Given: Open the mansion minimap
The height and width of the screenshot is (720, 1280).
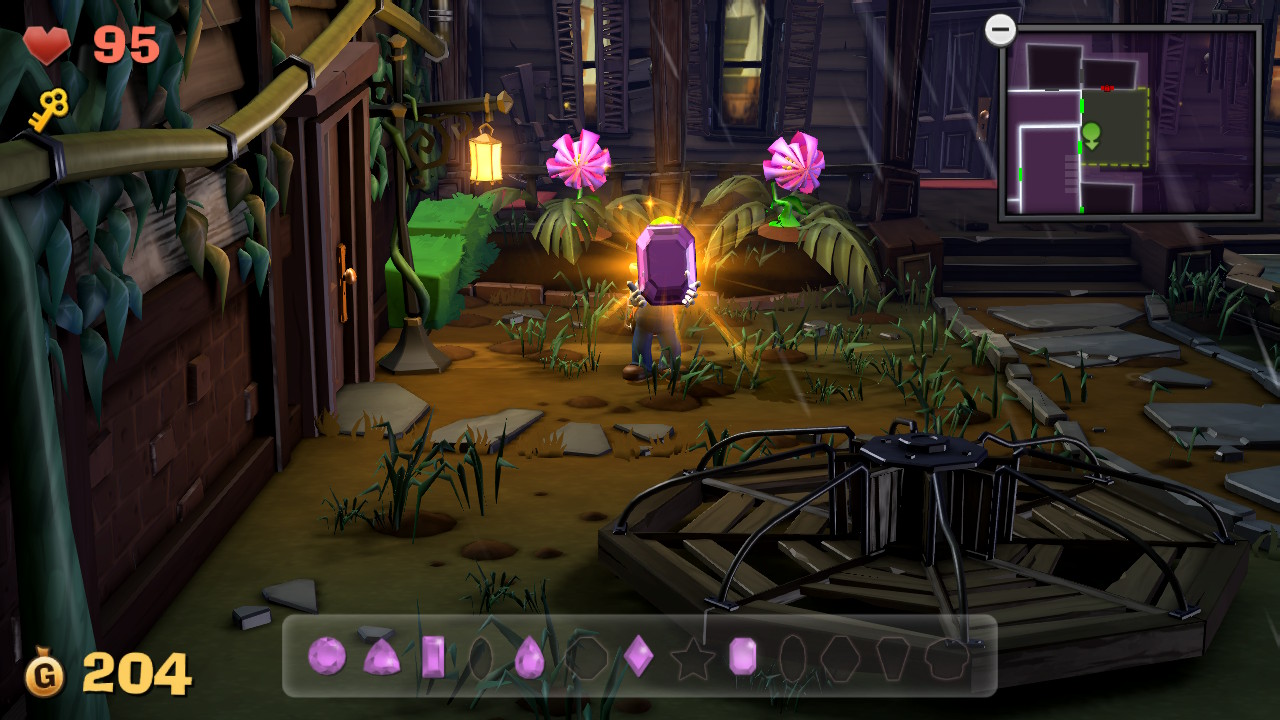Looking at the screenshot, I should click(x=1130, y=122).
